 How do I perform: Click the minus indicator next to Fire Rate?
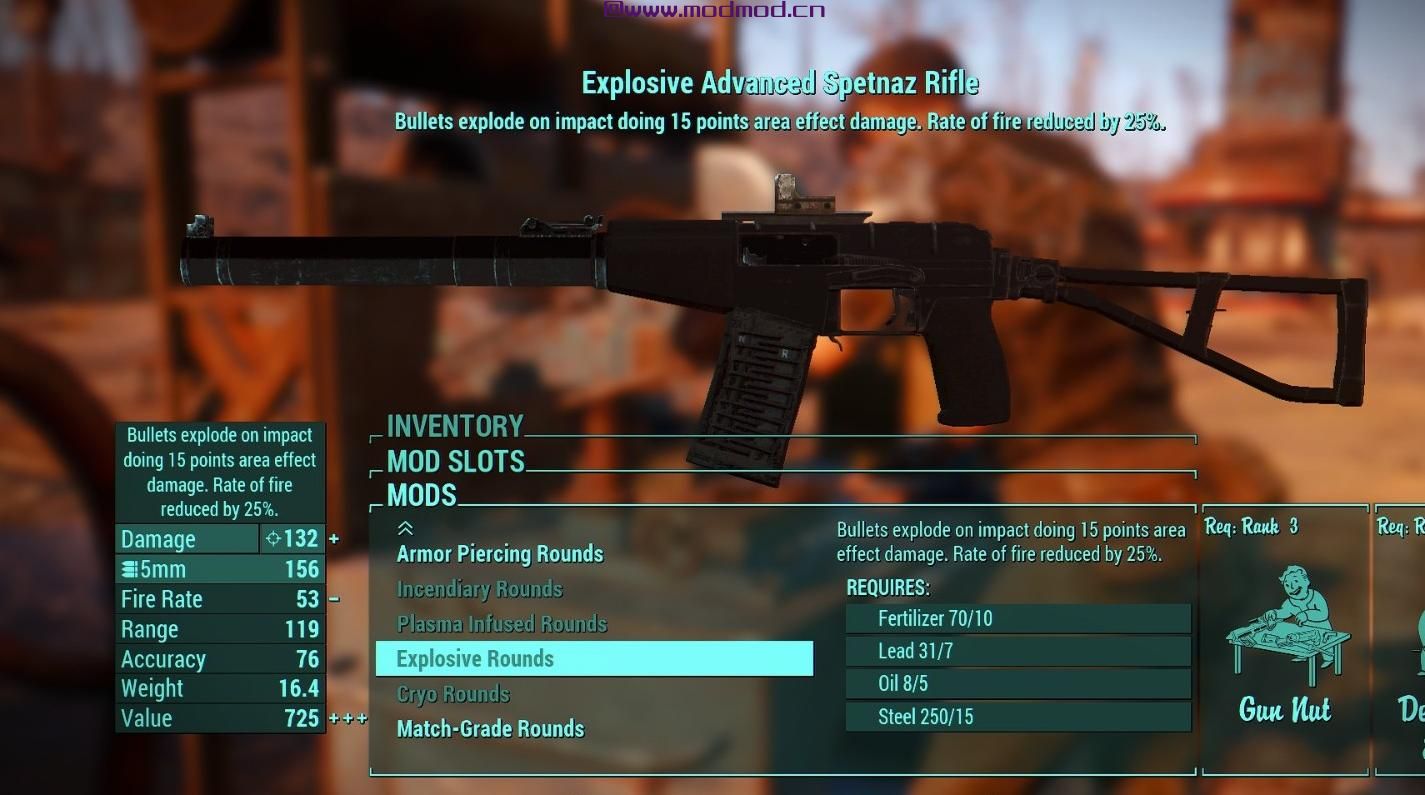(334, 598)
